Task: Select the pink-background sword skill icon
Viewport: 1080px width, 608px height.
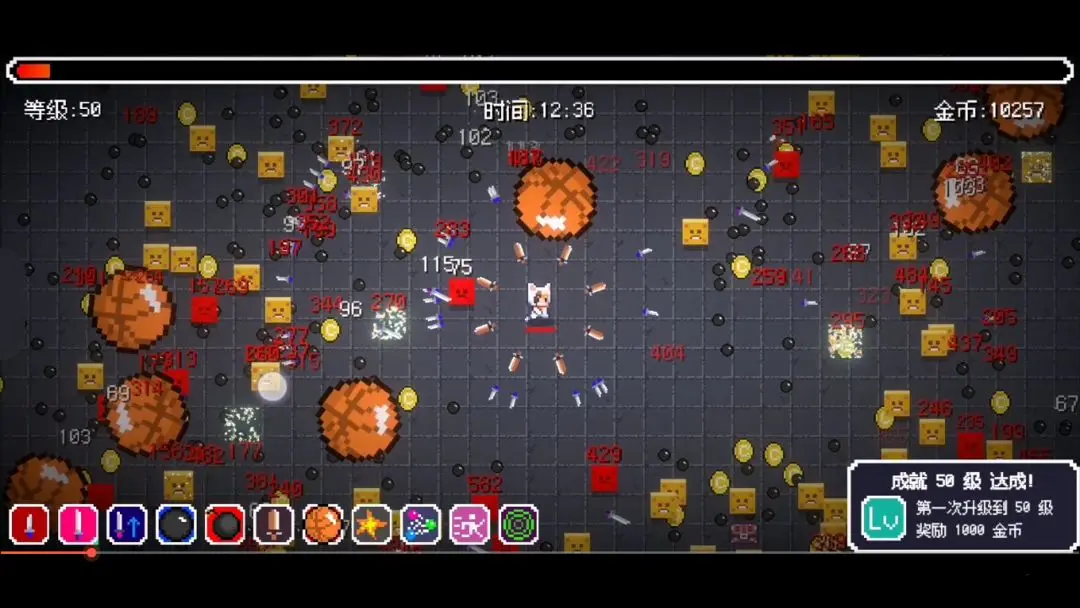Action: (x=78, y=525)
